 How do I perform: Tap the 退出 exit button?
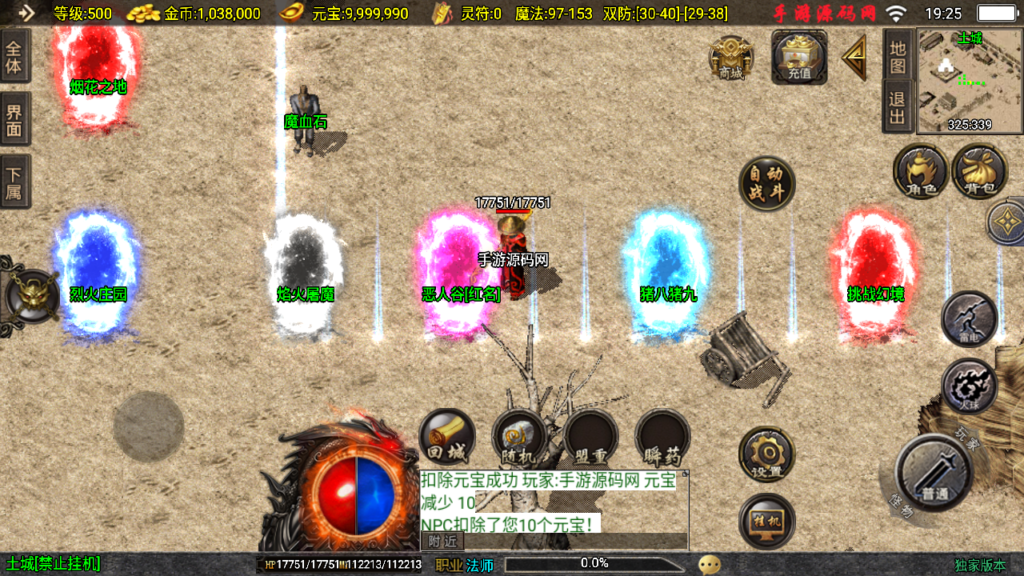point(897,107)
